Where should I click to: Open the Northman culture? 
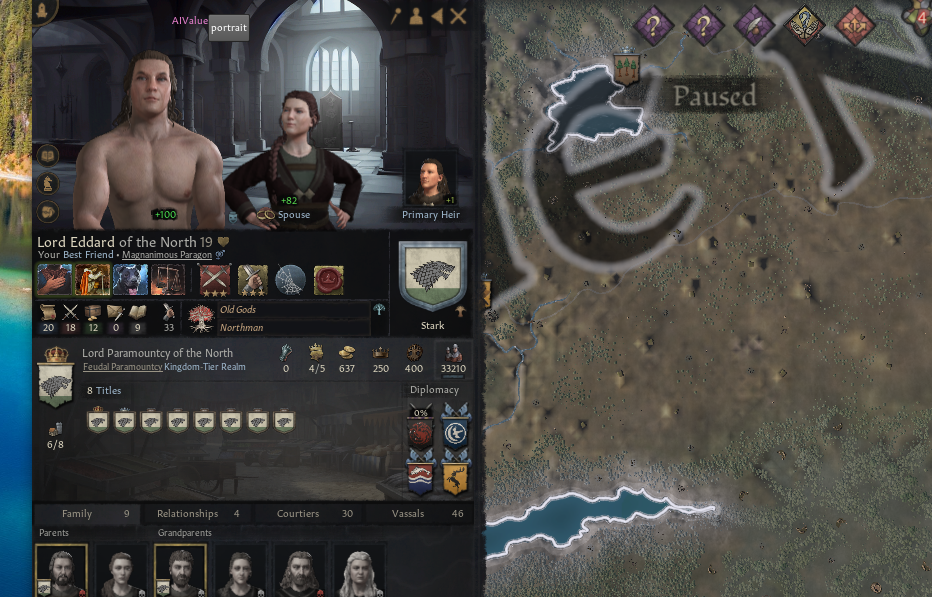[242, 327]
